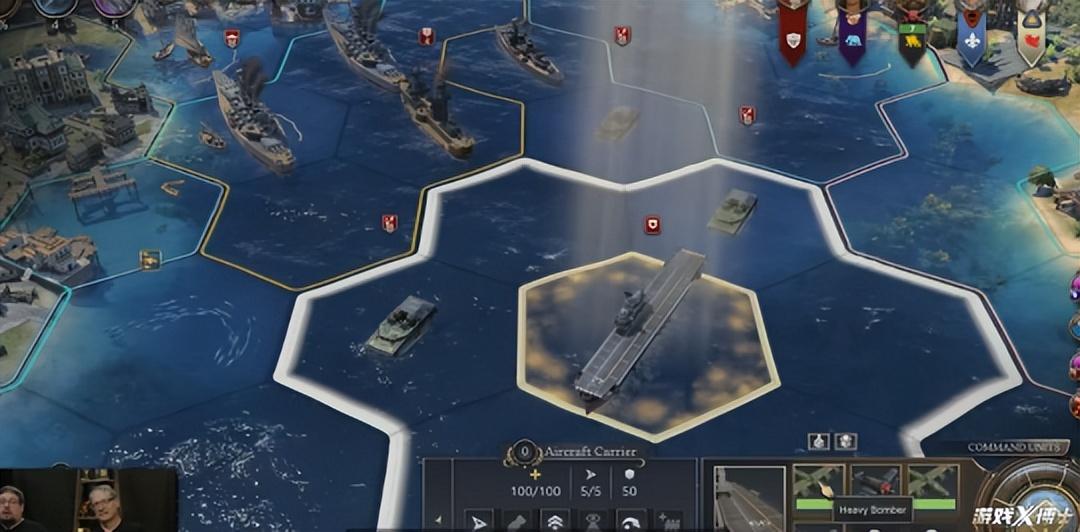Click the blue yield orb in top bar
Screen dimensions: 1080x532
57,6
